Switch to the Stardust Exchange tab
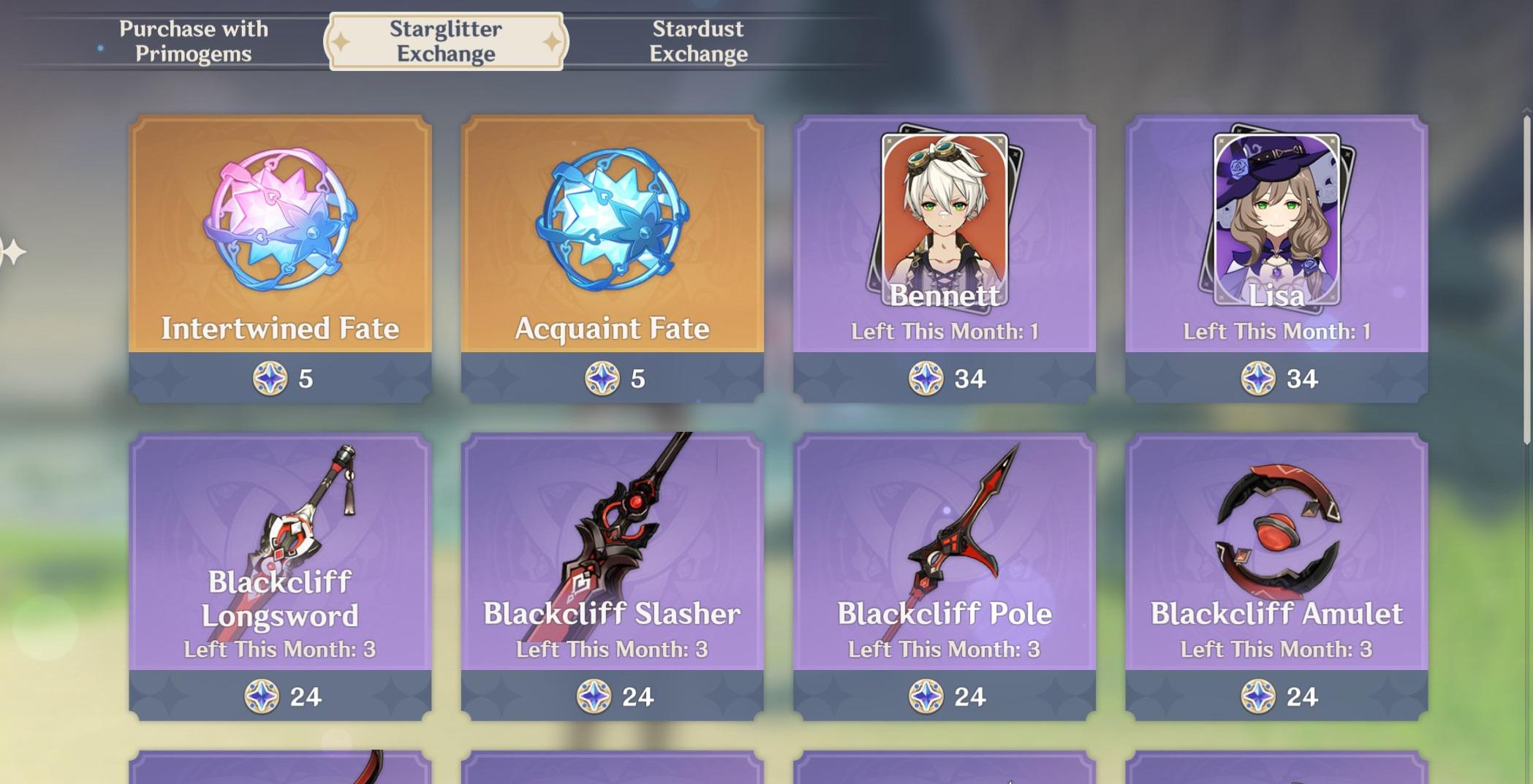 click(697, 40)
